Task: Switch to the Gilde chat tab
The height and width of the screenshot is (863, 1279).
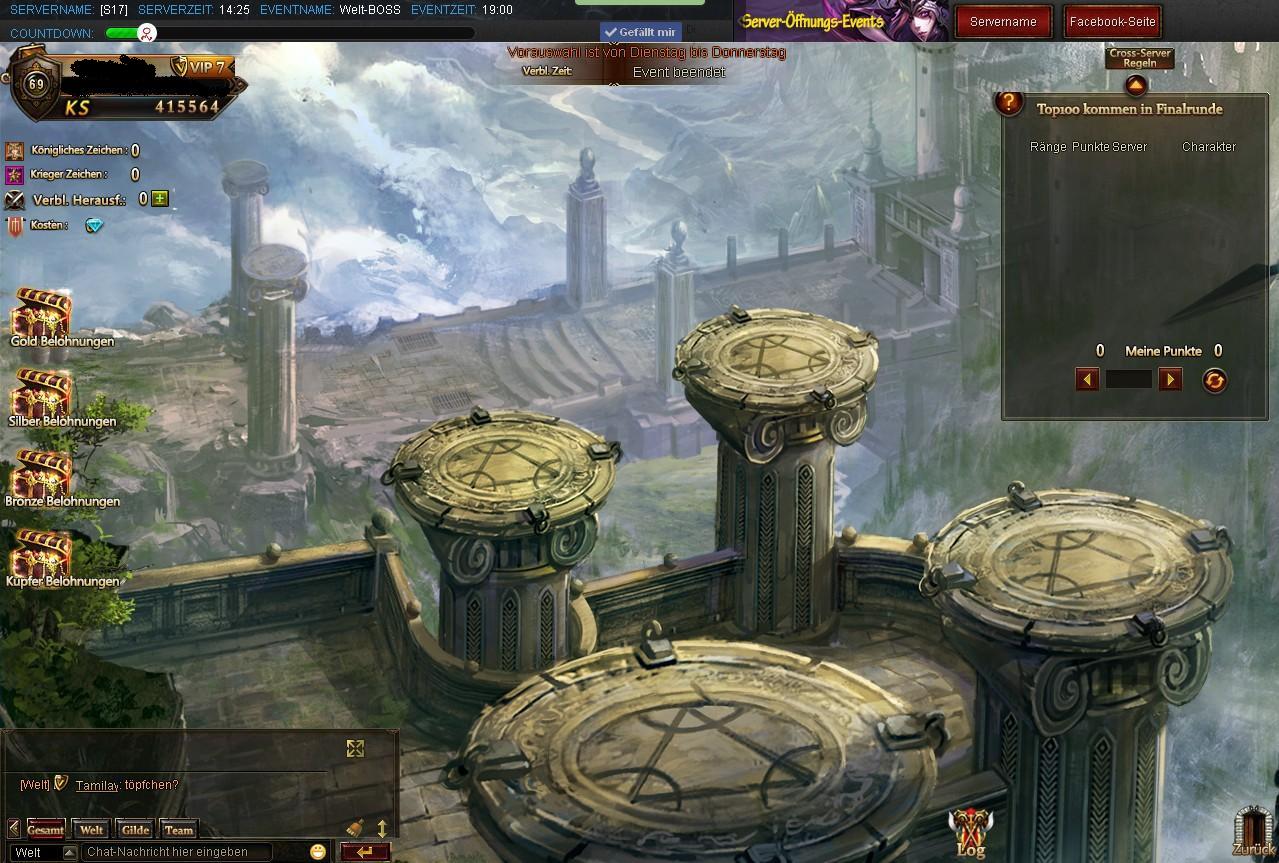Action: [x=135, y=830]
